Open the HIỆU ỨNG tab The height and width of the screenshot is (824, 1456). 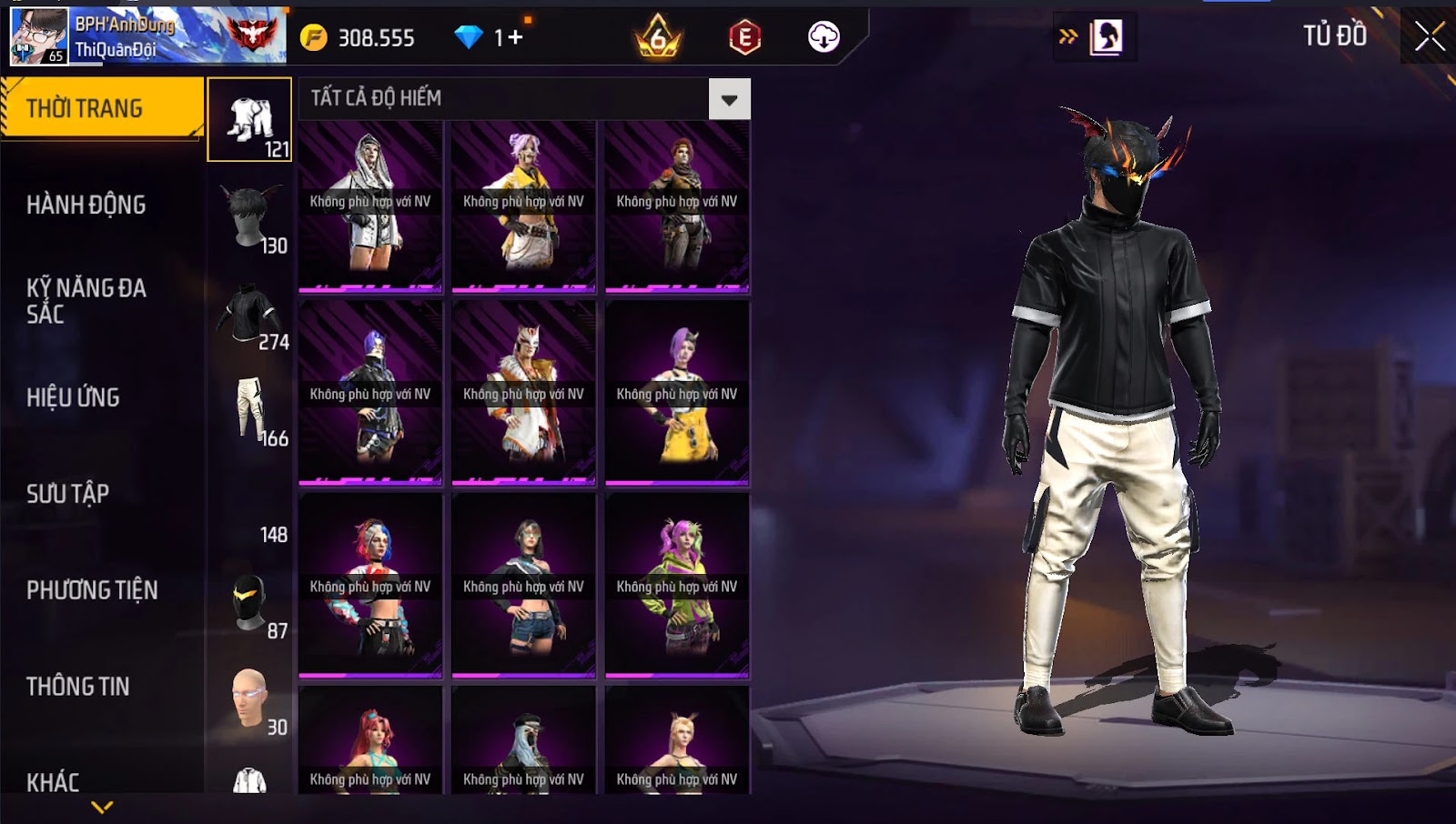(x=73, y=397)
